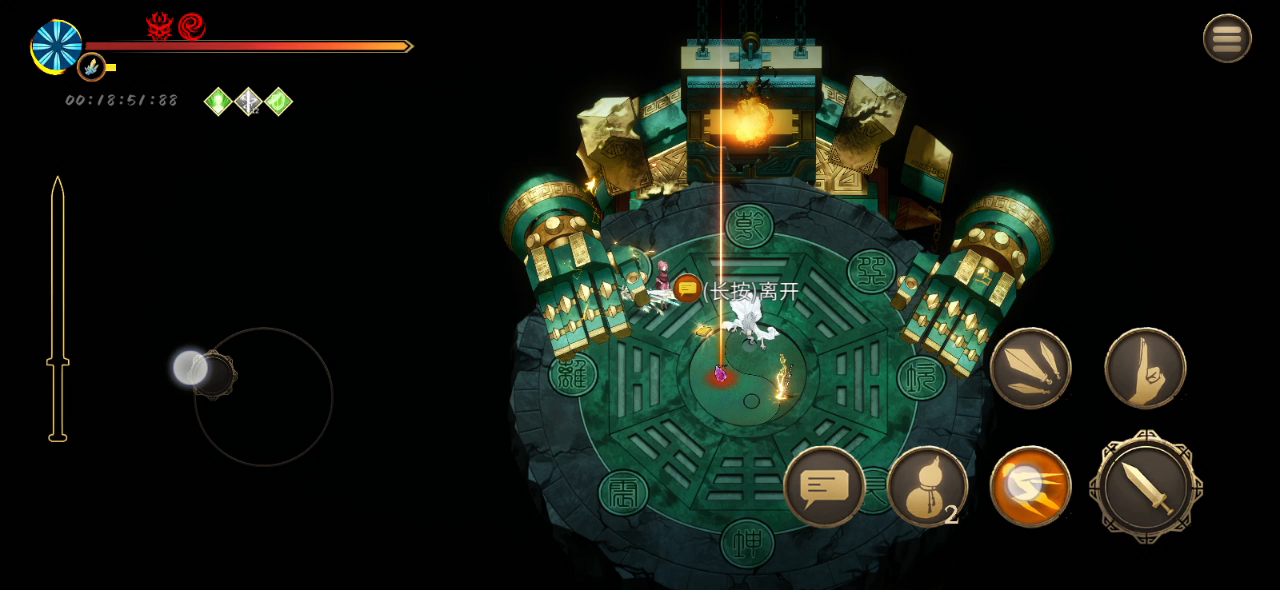
Task: Cast the hand seal skill
Action: click(1145, 368)
